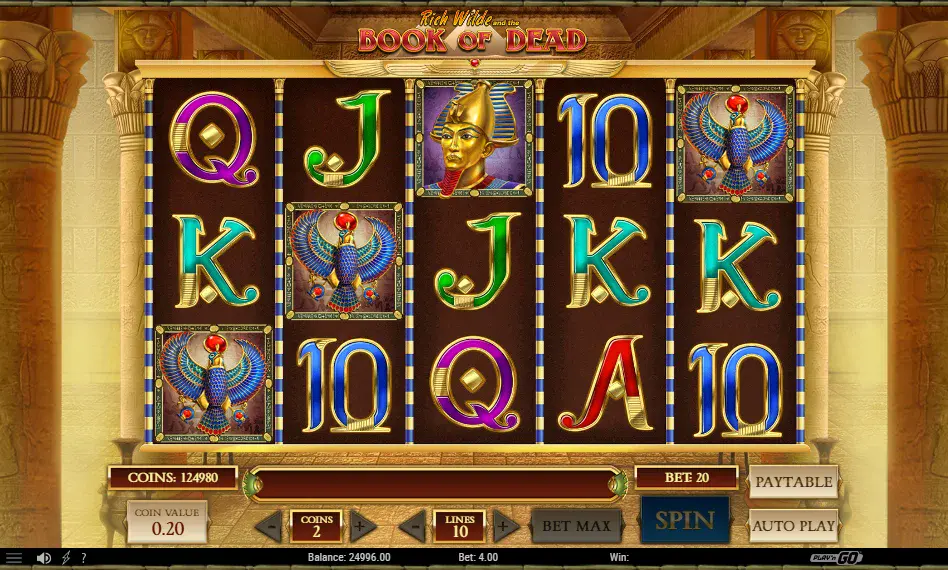The width and height of the screenshot is (948, 570).
Task: Click the Coin Value button
Action: click(167, 521)
